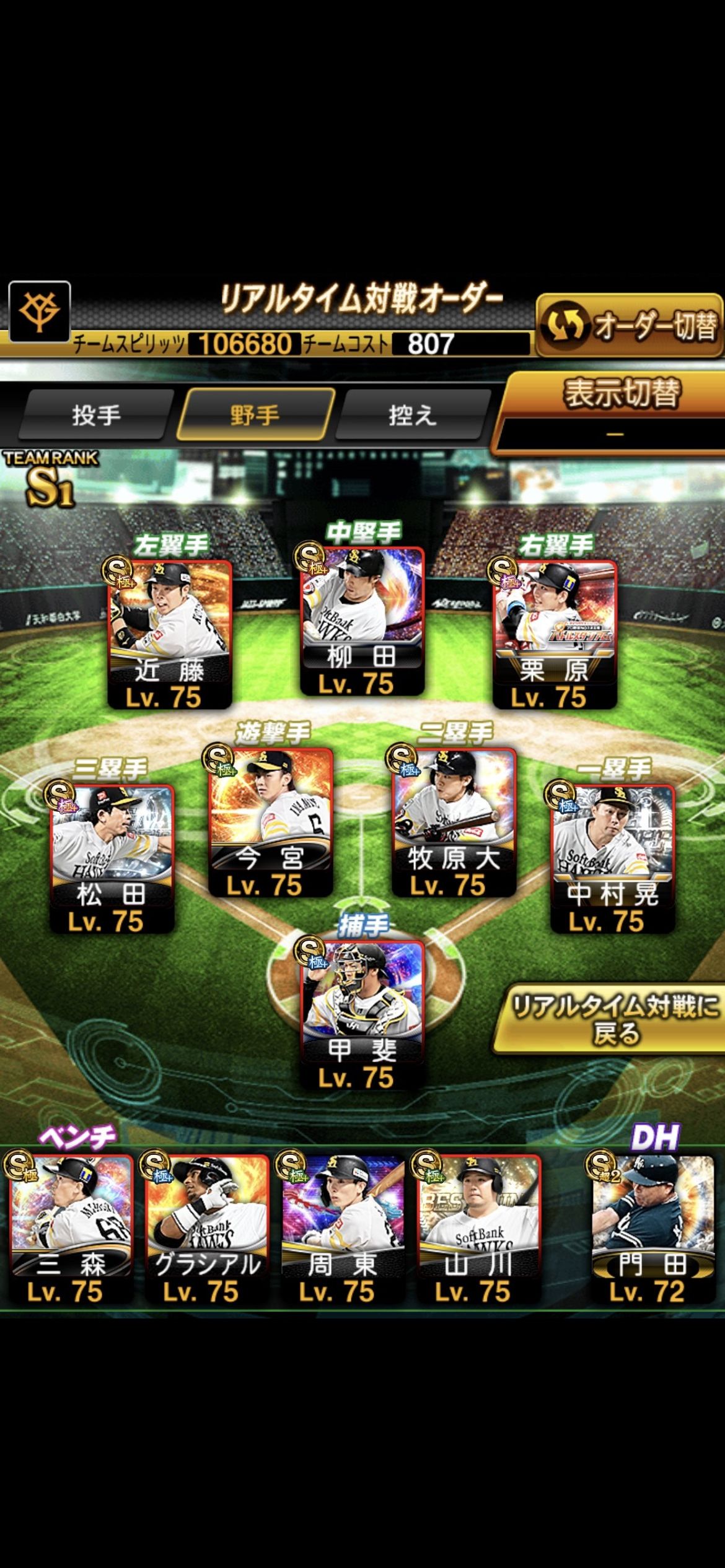The width and height of the screenshot is (725, 1568).
Task: Switch to the 投手 (pitchers) tab
Action: pyautogui.click(x=96, y=415)
